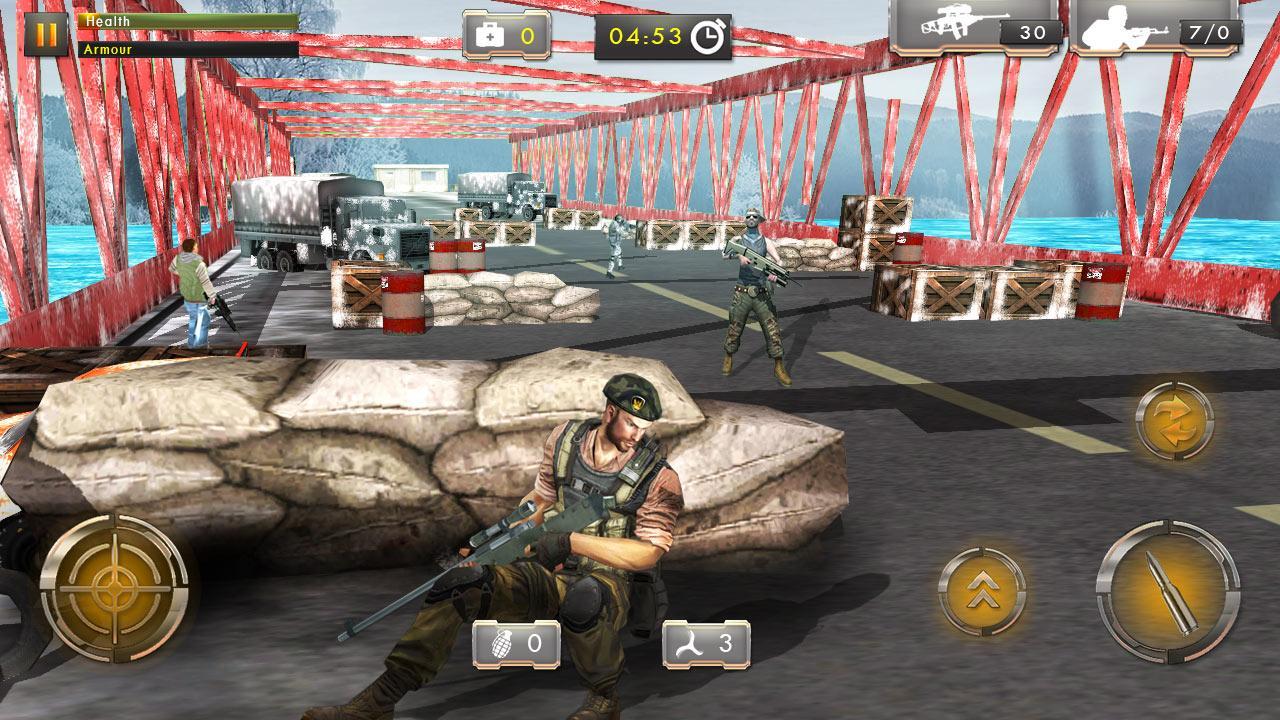Image resolution: width=1280 pixels, height=720 pixels.
Task: Tap the stopwatch timer icon
Action: [710, 32]
